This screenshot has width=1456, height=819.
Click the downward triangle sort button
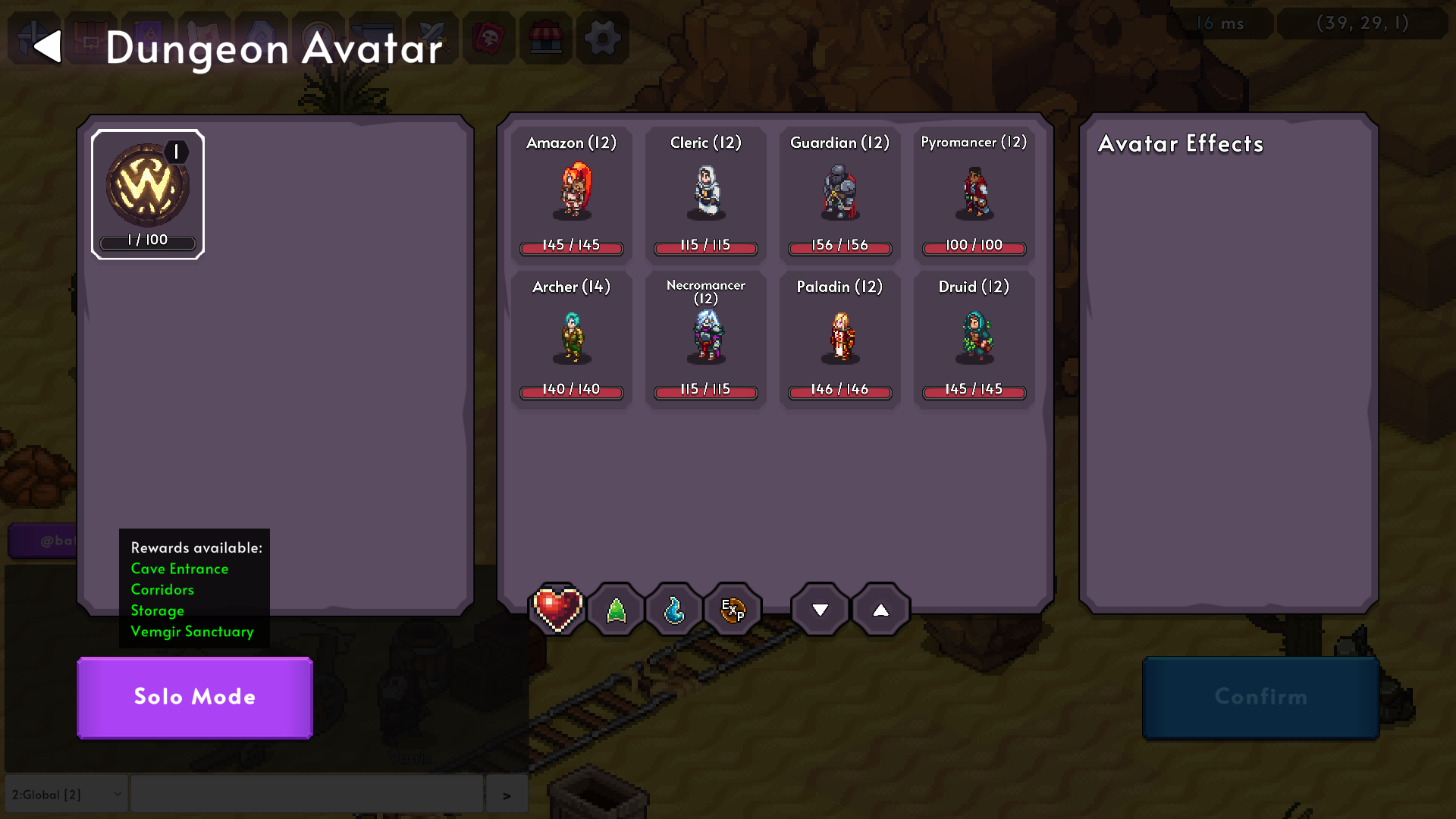pos(820,609)
